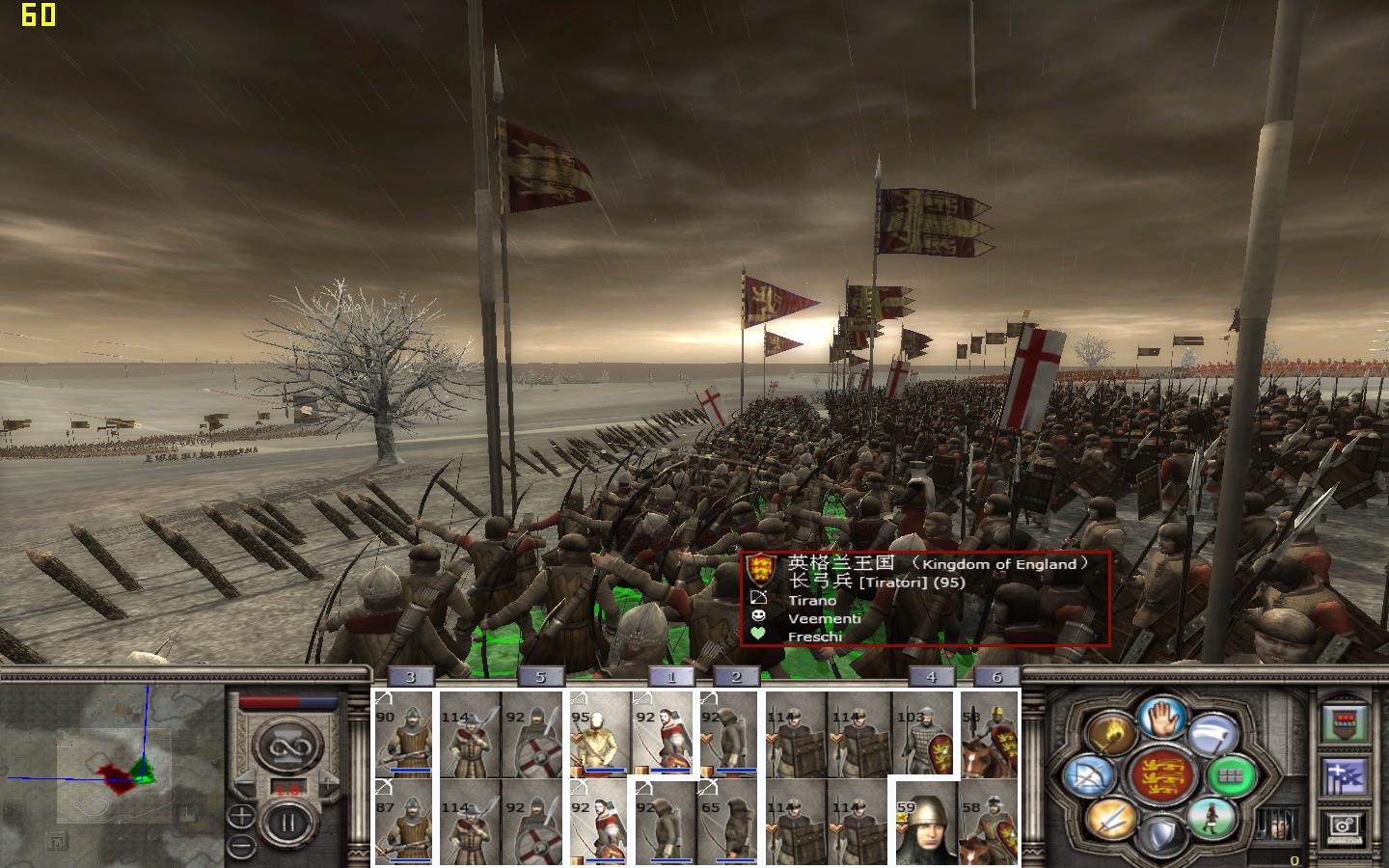The height and width of the screenshot is (868, 1389).
Task: Toggle fire-at-will bow icon
Action: (x=1087, y=777)
